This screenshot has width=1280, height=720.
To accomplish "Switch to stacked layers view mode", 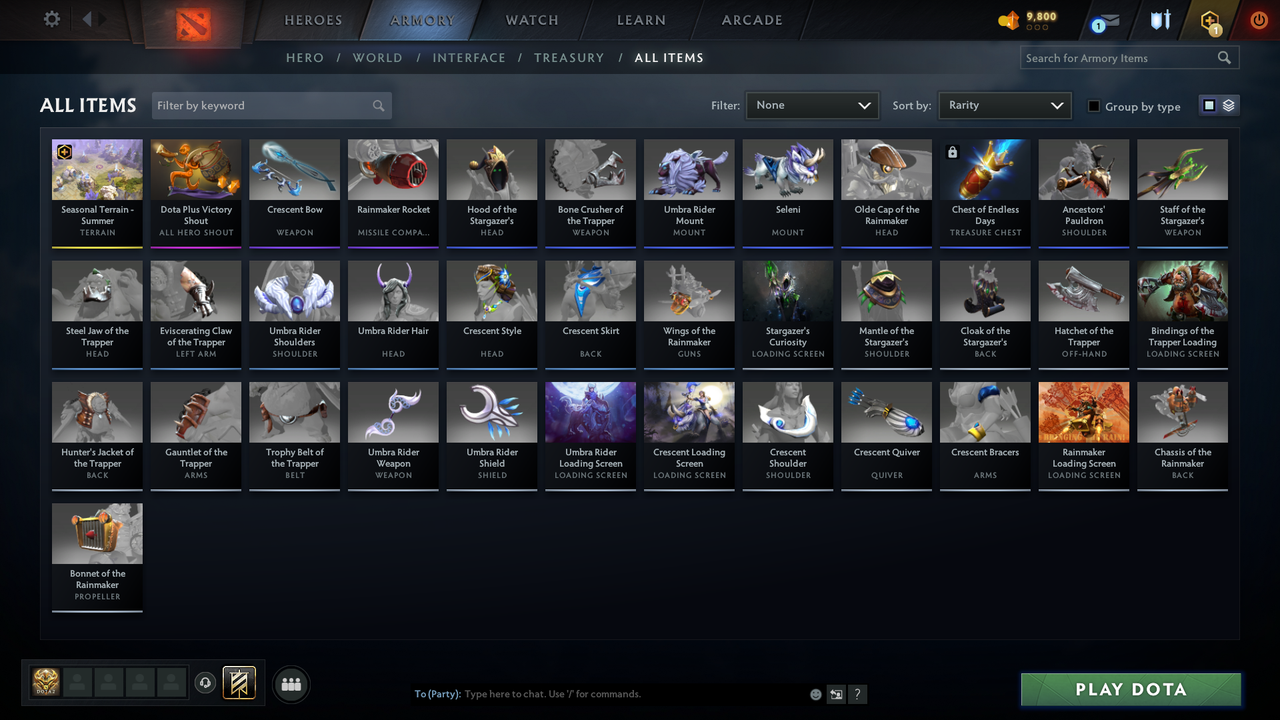I will tap(1227, 106).
